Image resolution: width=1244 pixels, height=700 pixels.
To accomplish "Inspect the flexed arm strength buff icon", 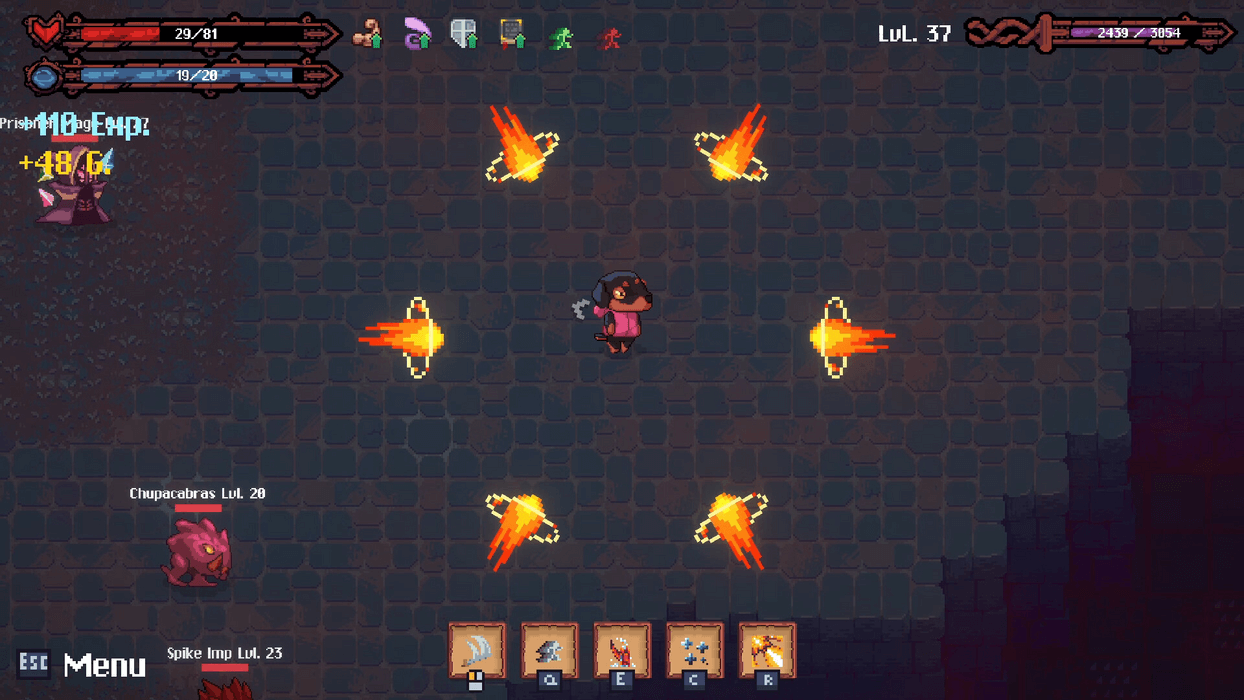I will [x=368, y=34].
